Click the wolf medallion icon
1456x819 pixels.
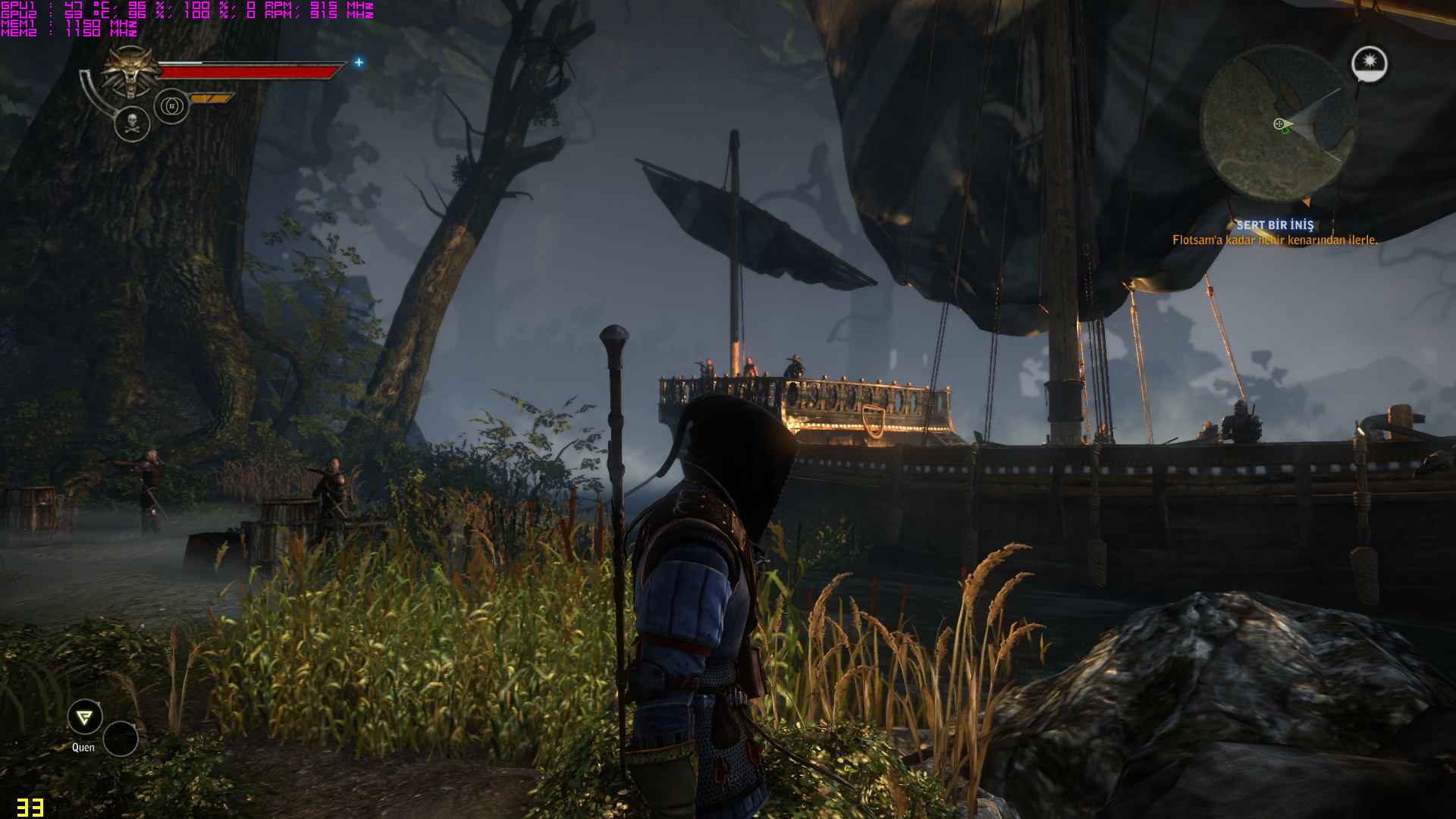pos(132,72)
